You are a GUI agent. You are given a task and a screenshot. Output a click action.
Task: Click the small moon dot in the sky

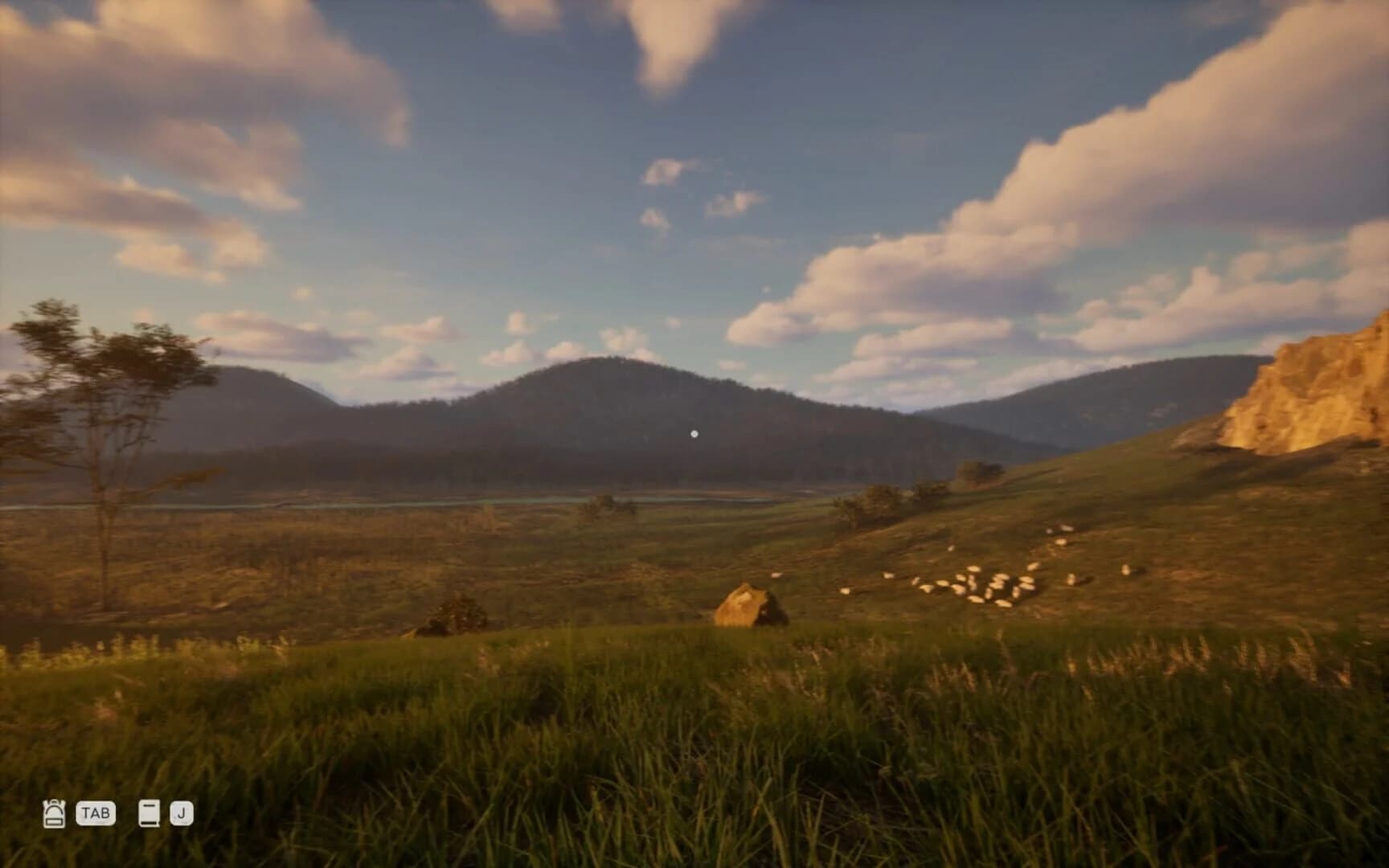tap(694, 432)
